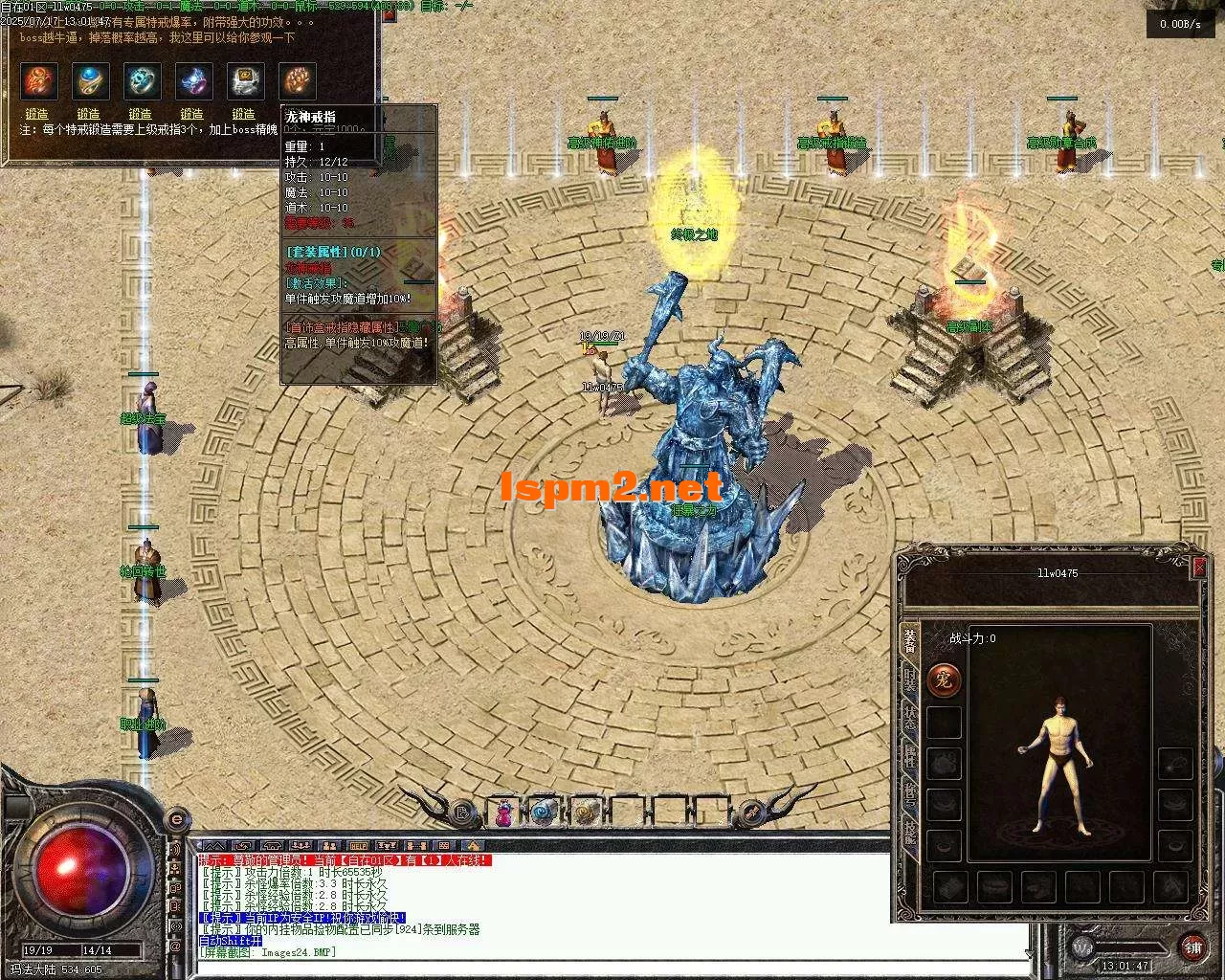Select the silver square-face ring icon

click(x=245, y=81)
